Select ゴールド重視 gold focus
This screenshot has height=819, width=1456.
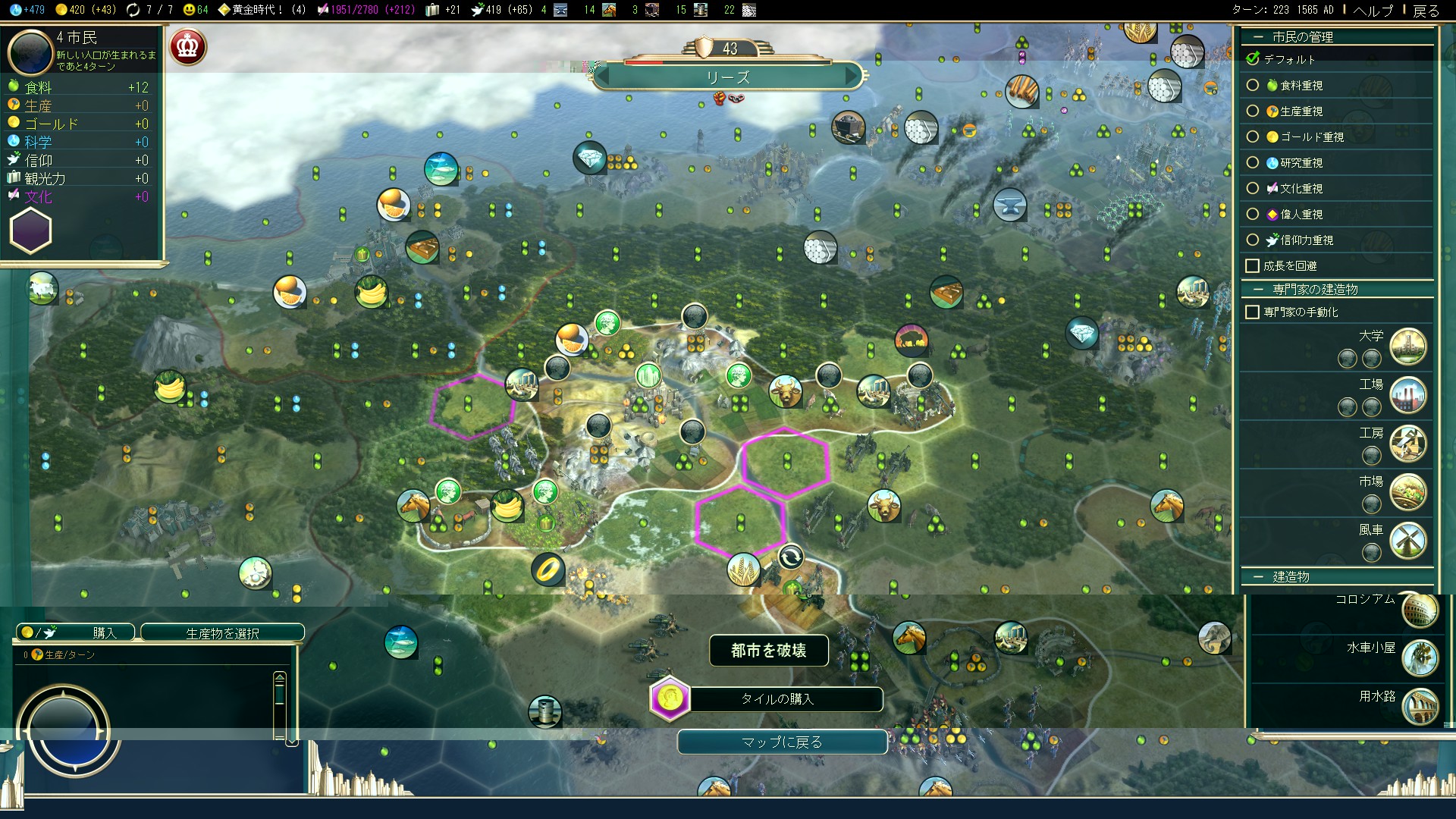pyautogui.click(x=1253, y=137)
